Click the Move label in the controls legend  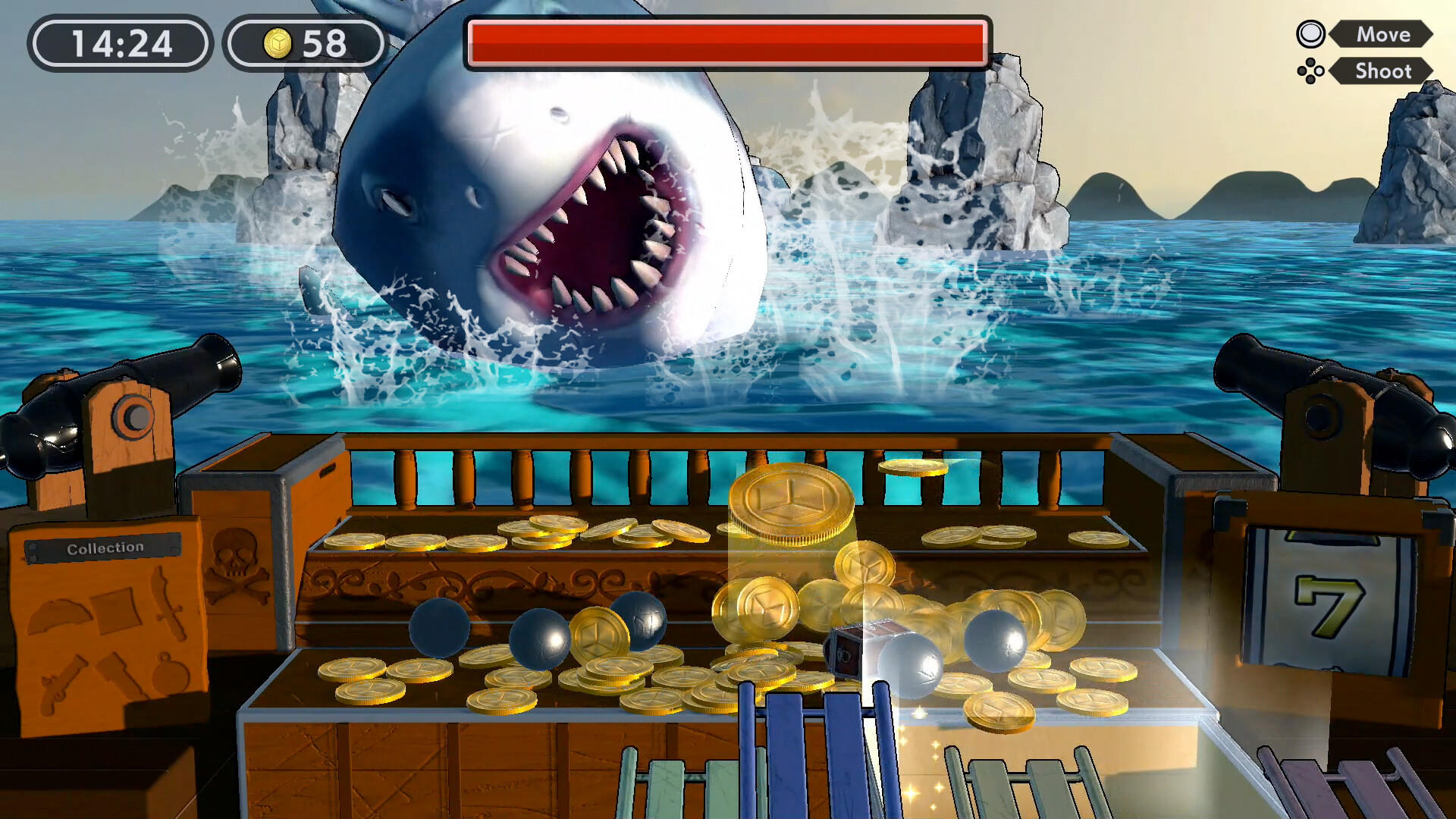click(x=1384, y=34)
